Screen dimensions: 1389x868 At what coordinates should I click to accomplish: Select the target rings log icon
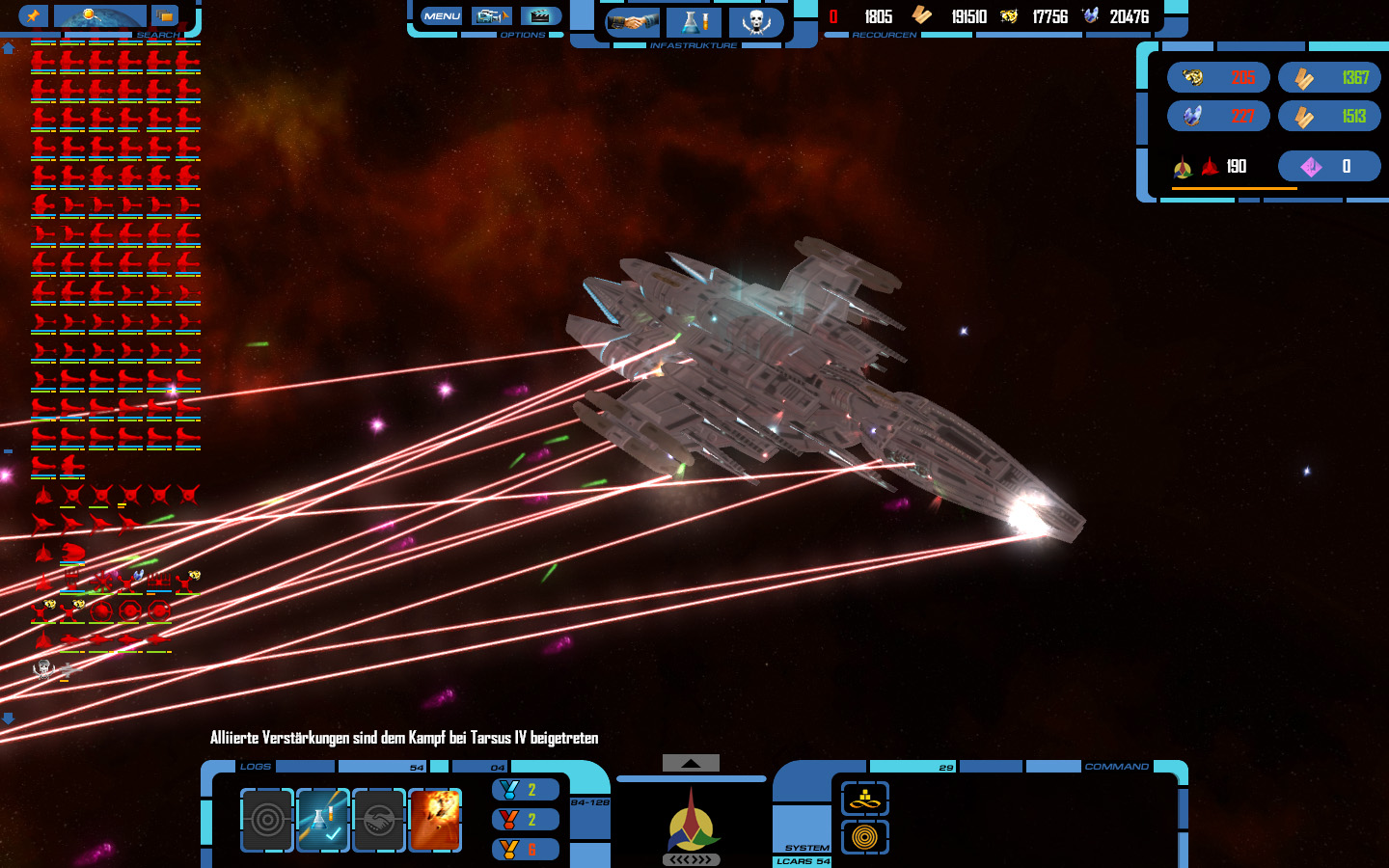[x=267, y=820]
